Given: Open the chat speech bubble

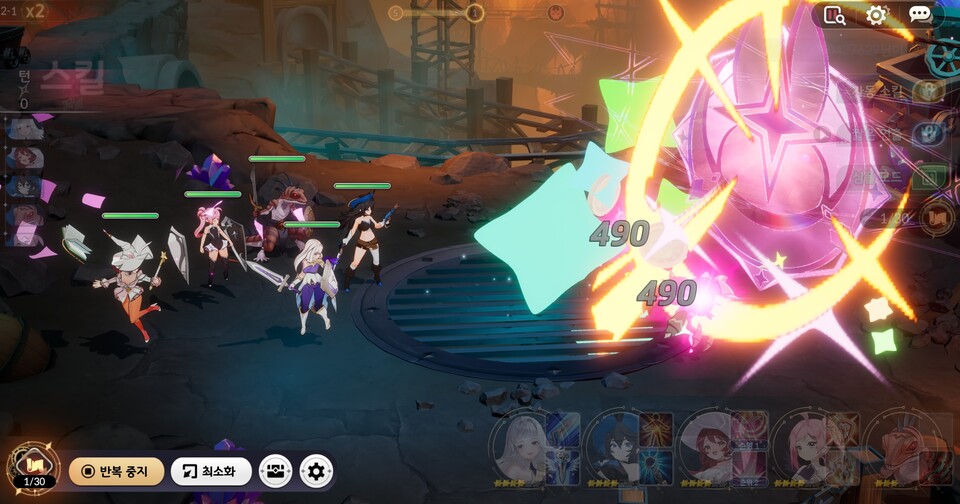Looking at the screenshot, I should tap(920, 15).
